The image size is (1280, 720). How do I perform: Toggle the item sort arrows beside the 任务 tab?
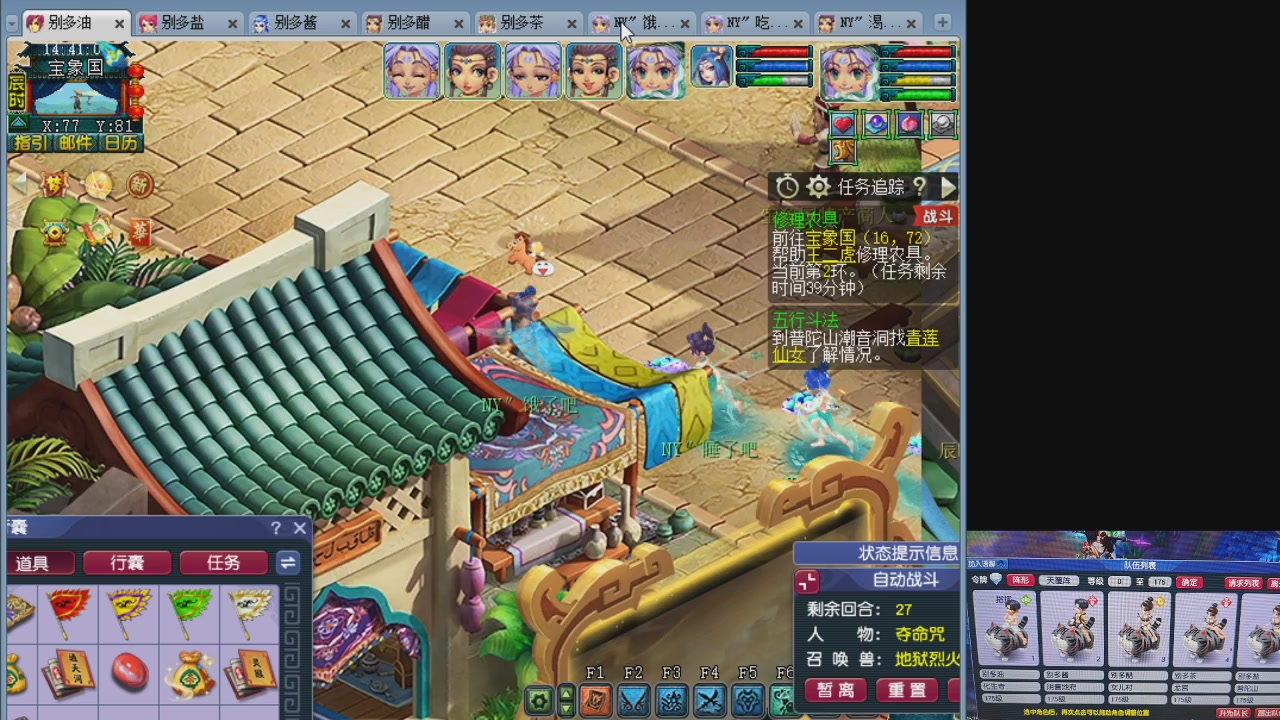[288, 563]
